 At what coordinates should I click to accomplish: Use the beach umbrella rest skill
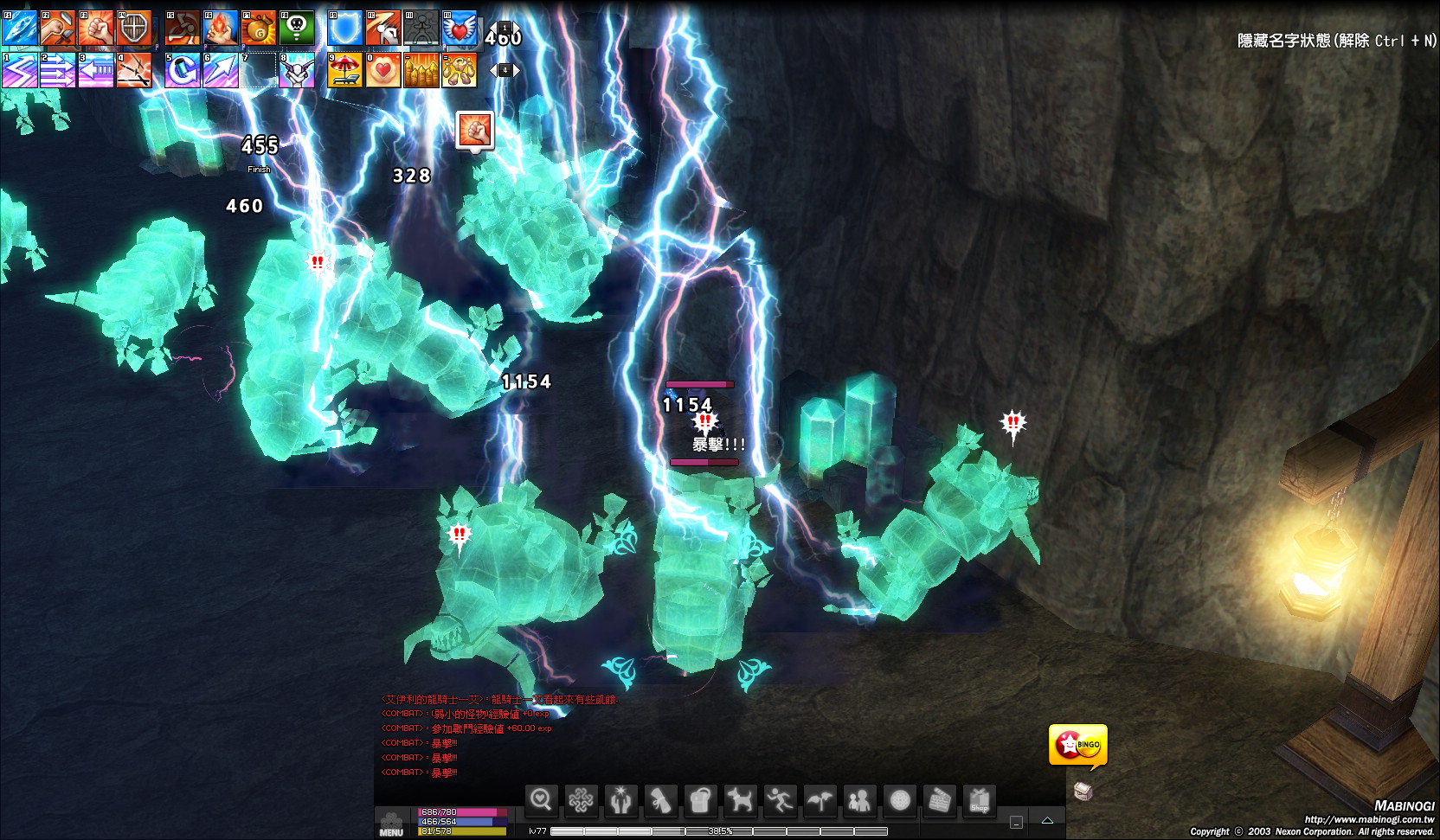click(x=344, y=71)
